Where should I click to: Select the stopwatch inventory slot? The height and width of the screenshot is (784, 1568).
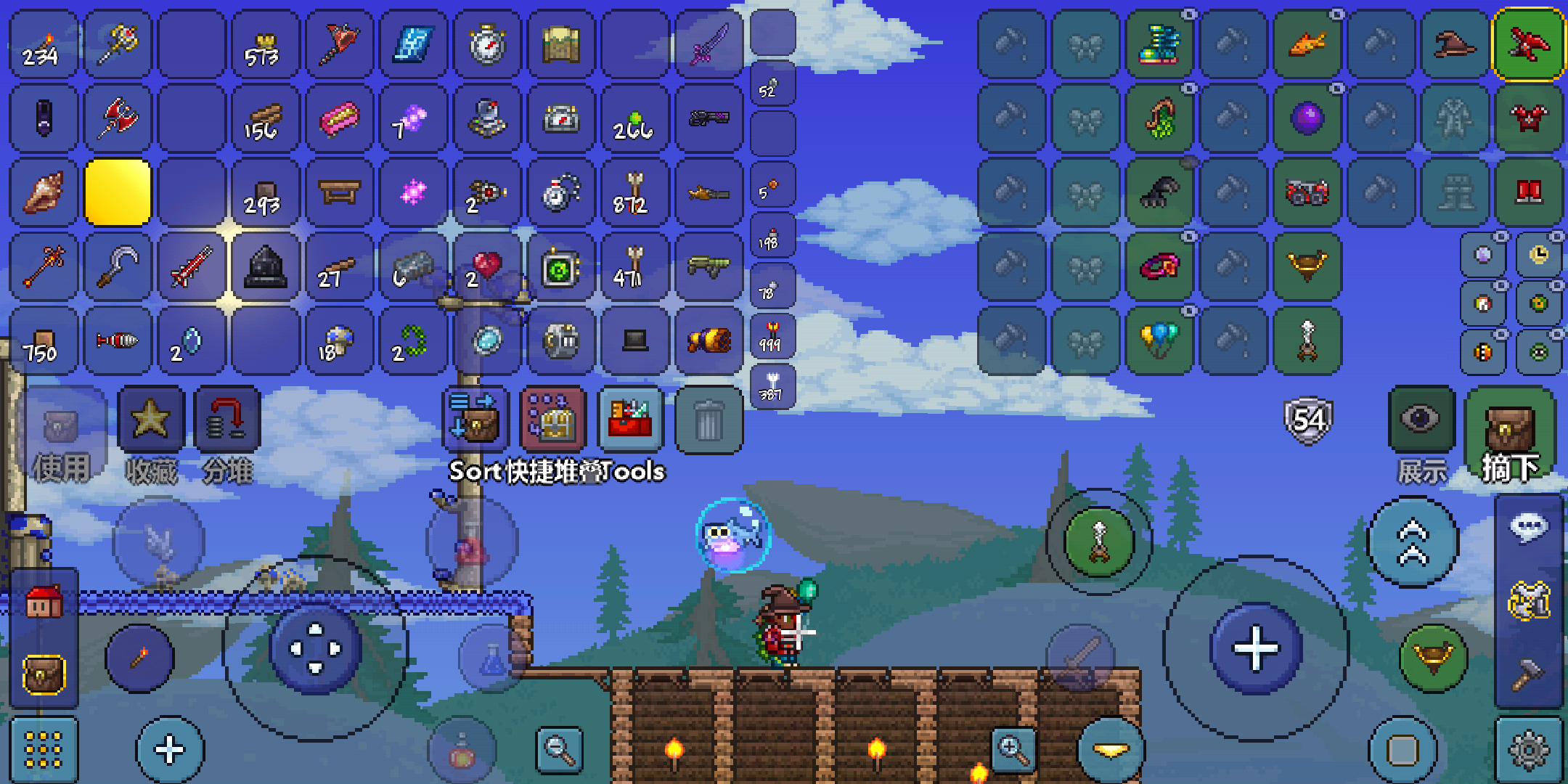pyautogui.click(x=487, y=44)
